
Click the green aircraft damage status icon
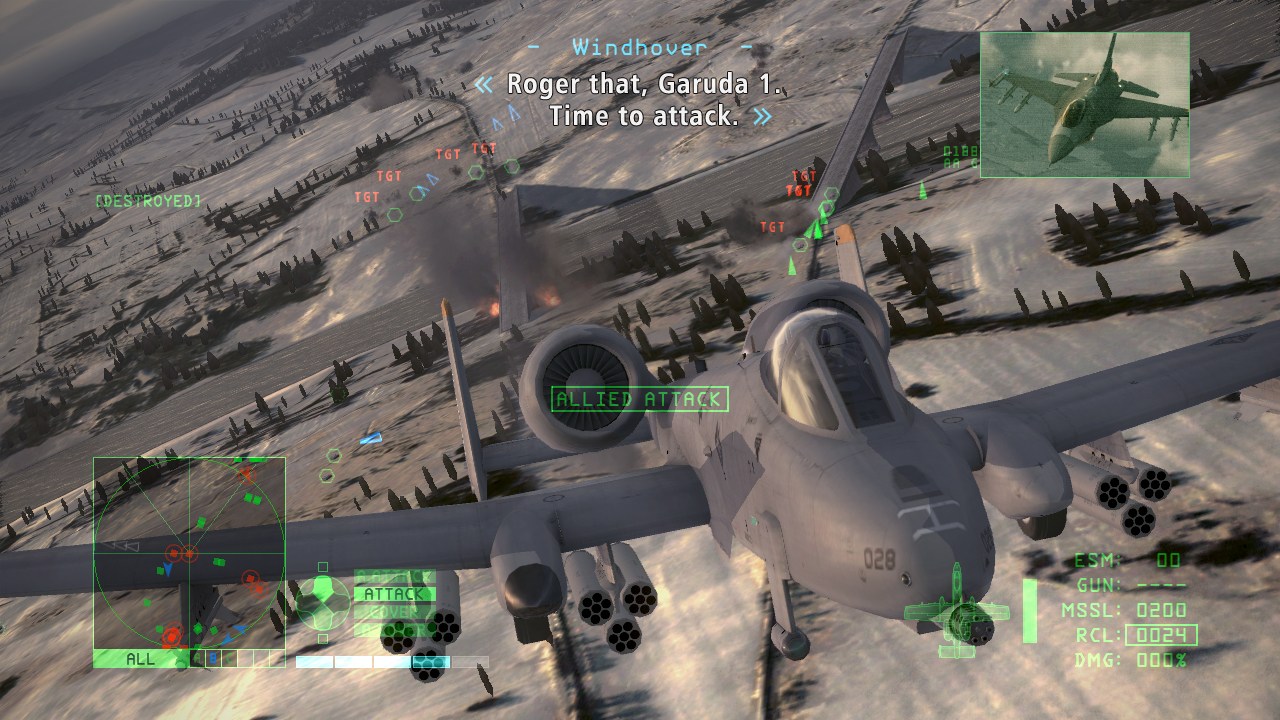click(956, 611)
